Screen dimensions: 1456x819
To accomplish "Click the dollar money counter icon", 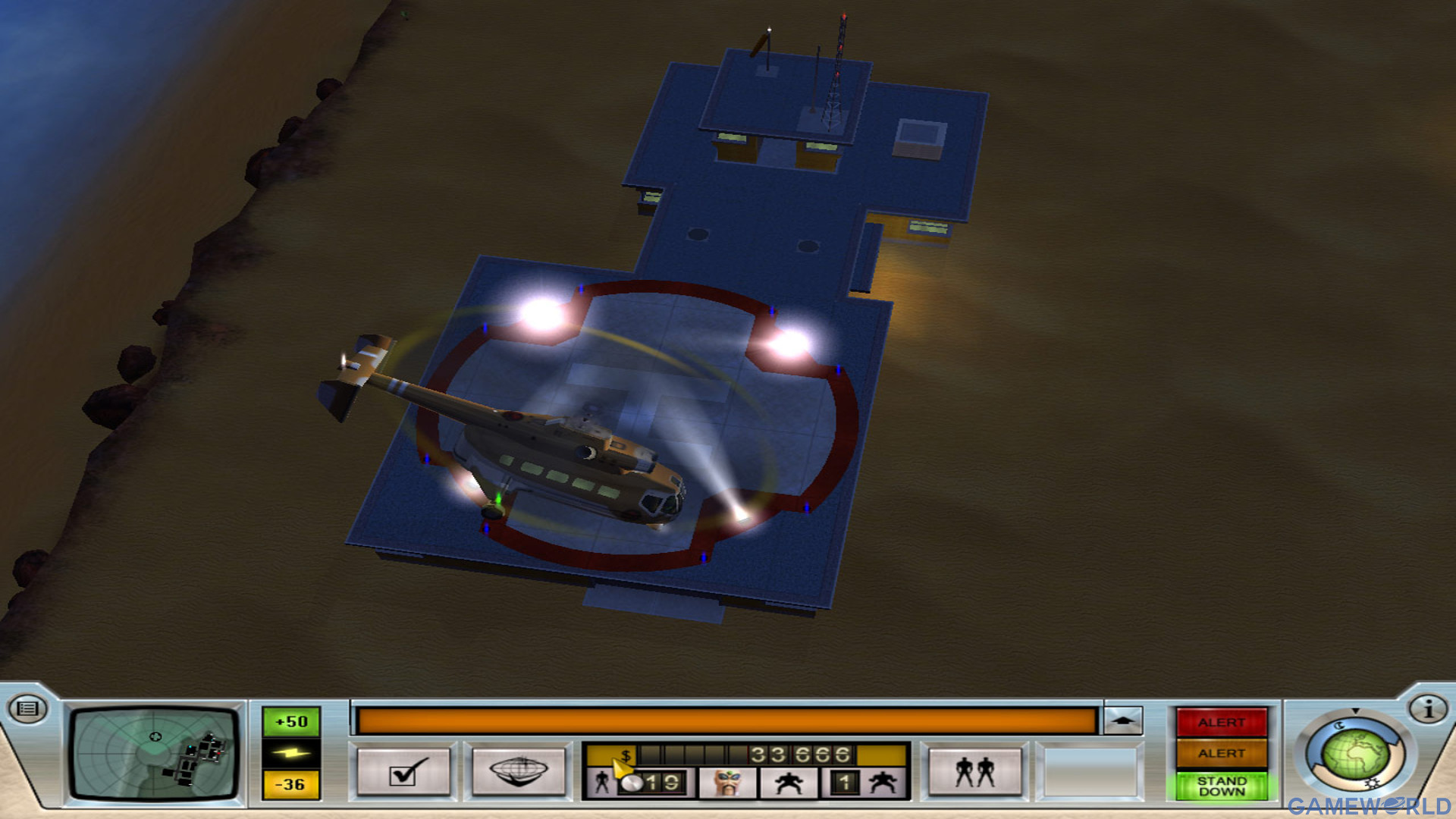I will 624,753.
